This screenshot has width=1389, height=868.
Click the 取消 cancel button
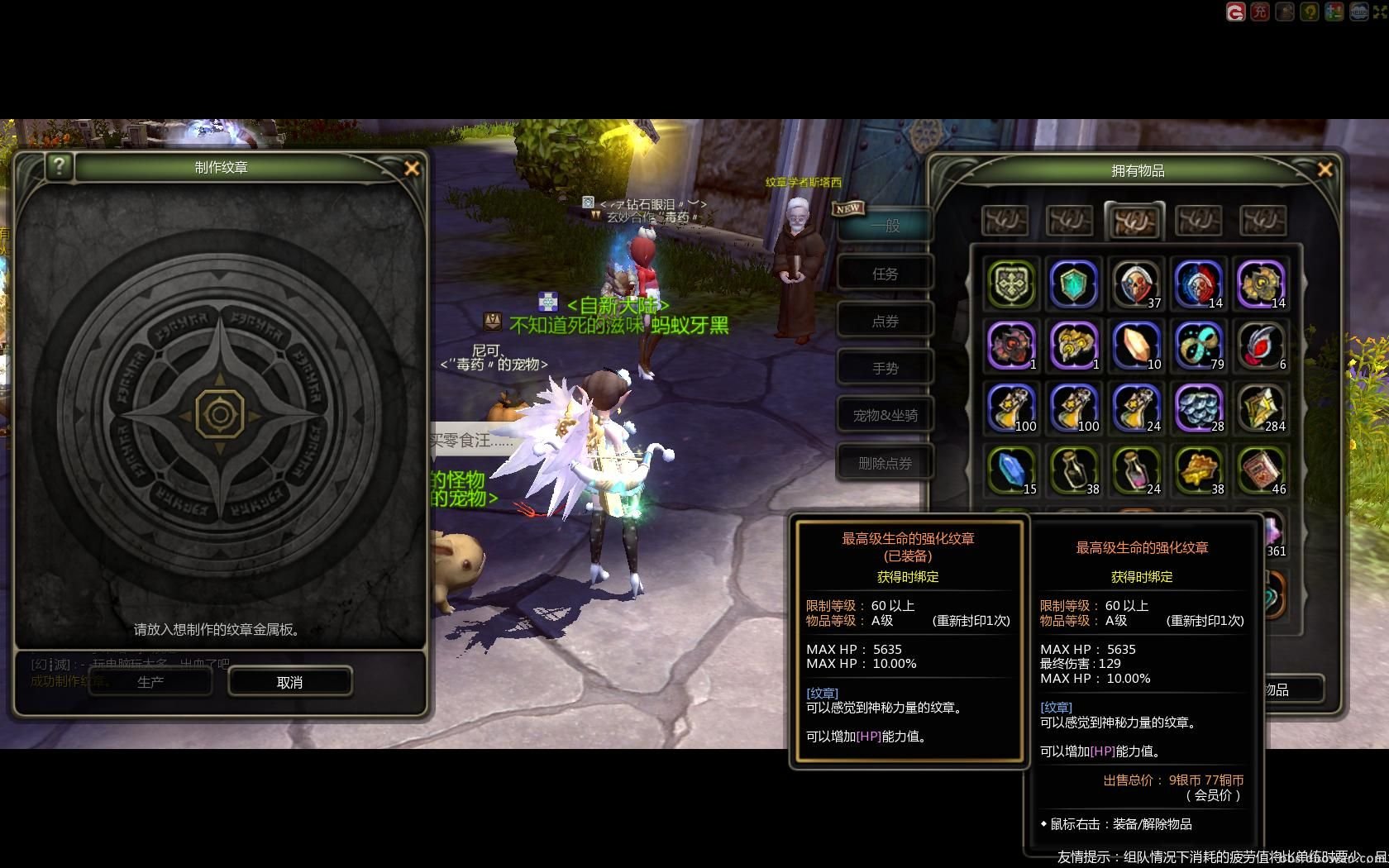(289, 682)
